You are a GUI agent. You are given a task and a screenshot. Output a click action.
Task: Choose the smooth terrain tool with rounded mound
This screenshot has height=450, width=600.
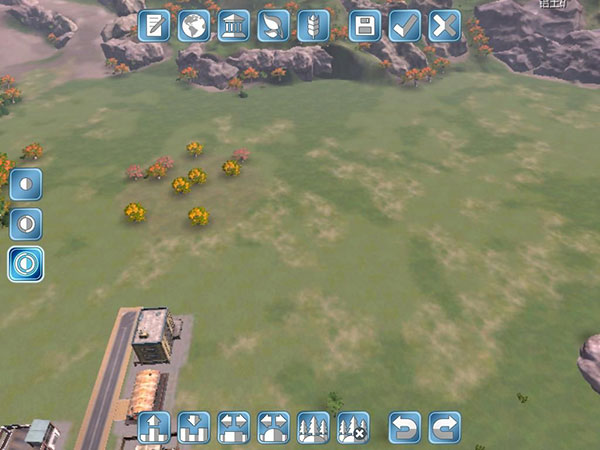click(x=273, y=427)
